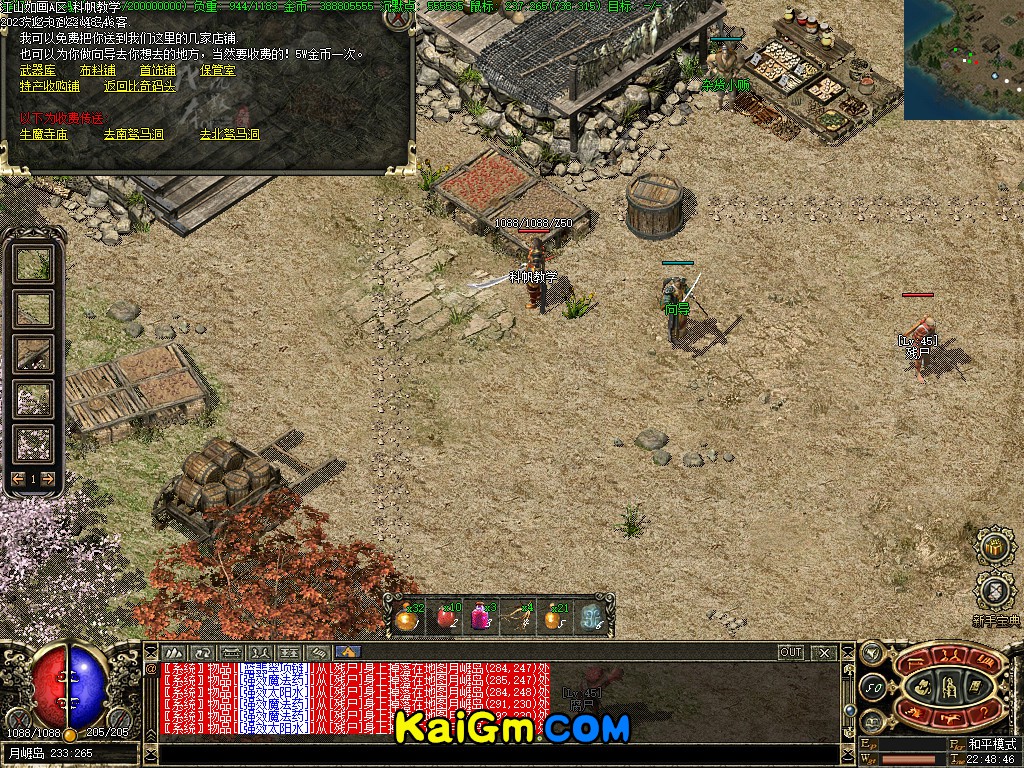Screen dimensions: 1024x768
Task: Go to next page of side slot panel
Action: [x=47, y=479]
